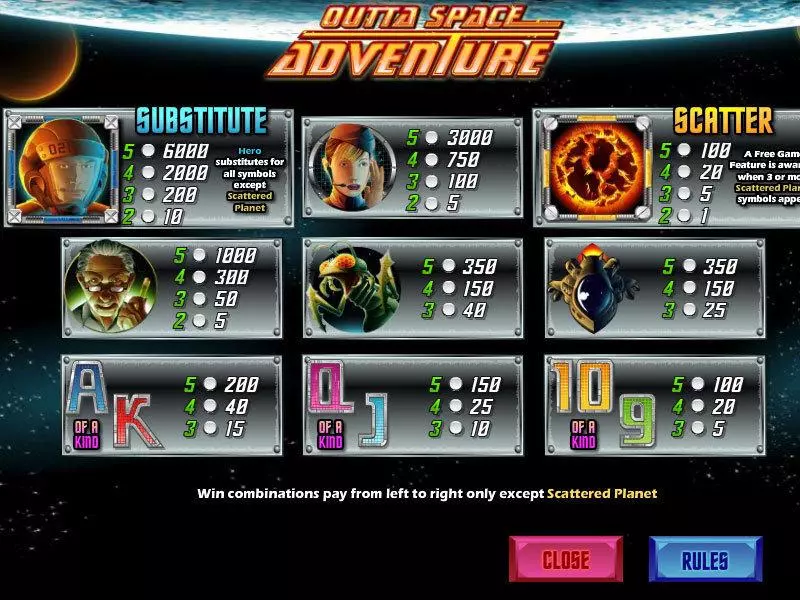Close the paytable screen
The width and height of the screenshot is (800, 600).
pyautogui.click(x=565, y=559)
